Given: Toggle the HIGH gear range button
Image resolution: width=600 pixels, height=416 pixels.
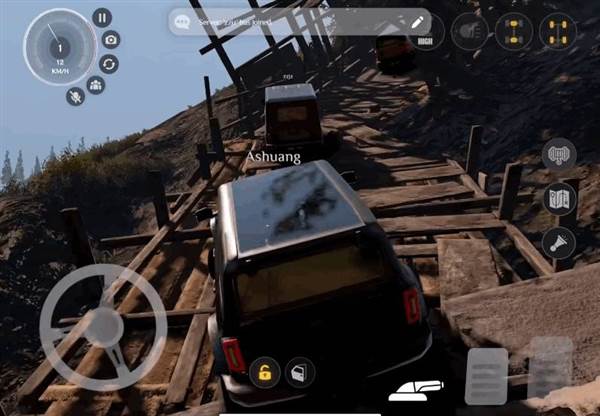Looking at the screenshot, I should (x=425, y=31).
